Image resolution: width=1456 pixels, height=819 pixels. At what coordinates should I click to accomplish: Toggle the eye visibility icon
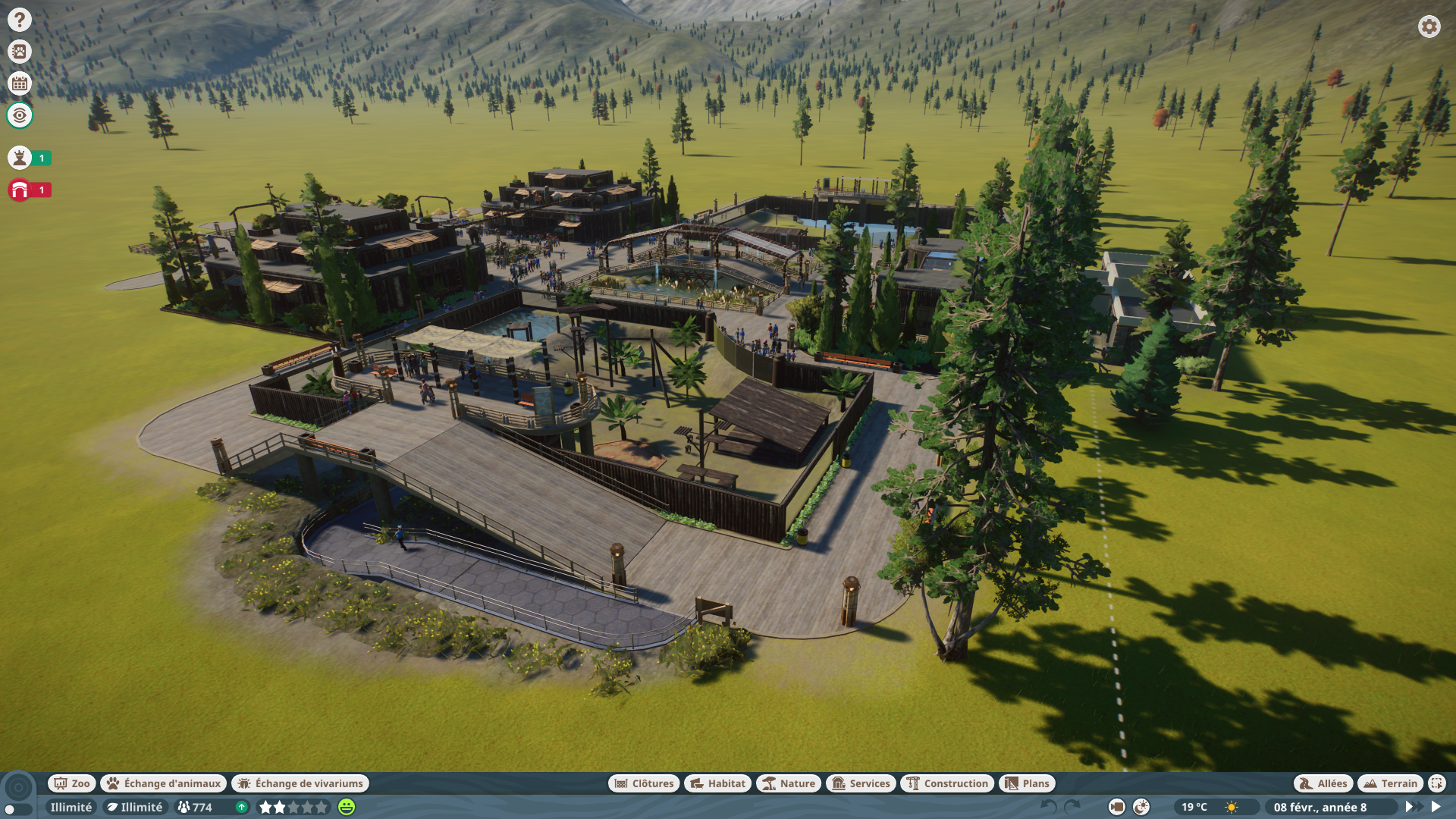(x=20, y=115)
